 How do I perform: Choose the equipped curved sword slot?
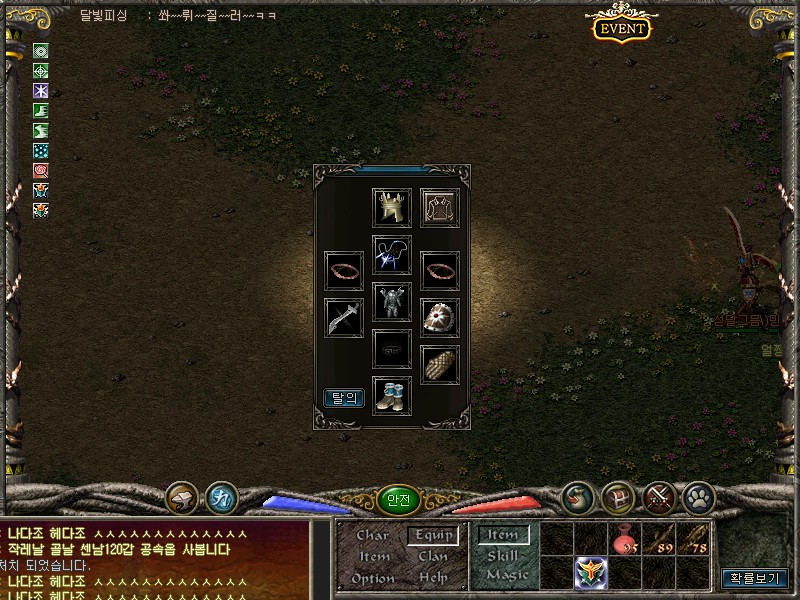[x=344, y=318]
